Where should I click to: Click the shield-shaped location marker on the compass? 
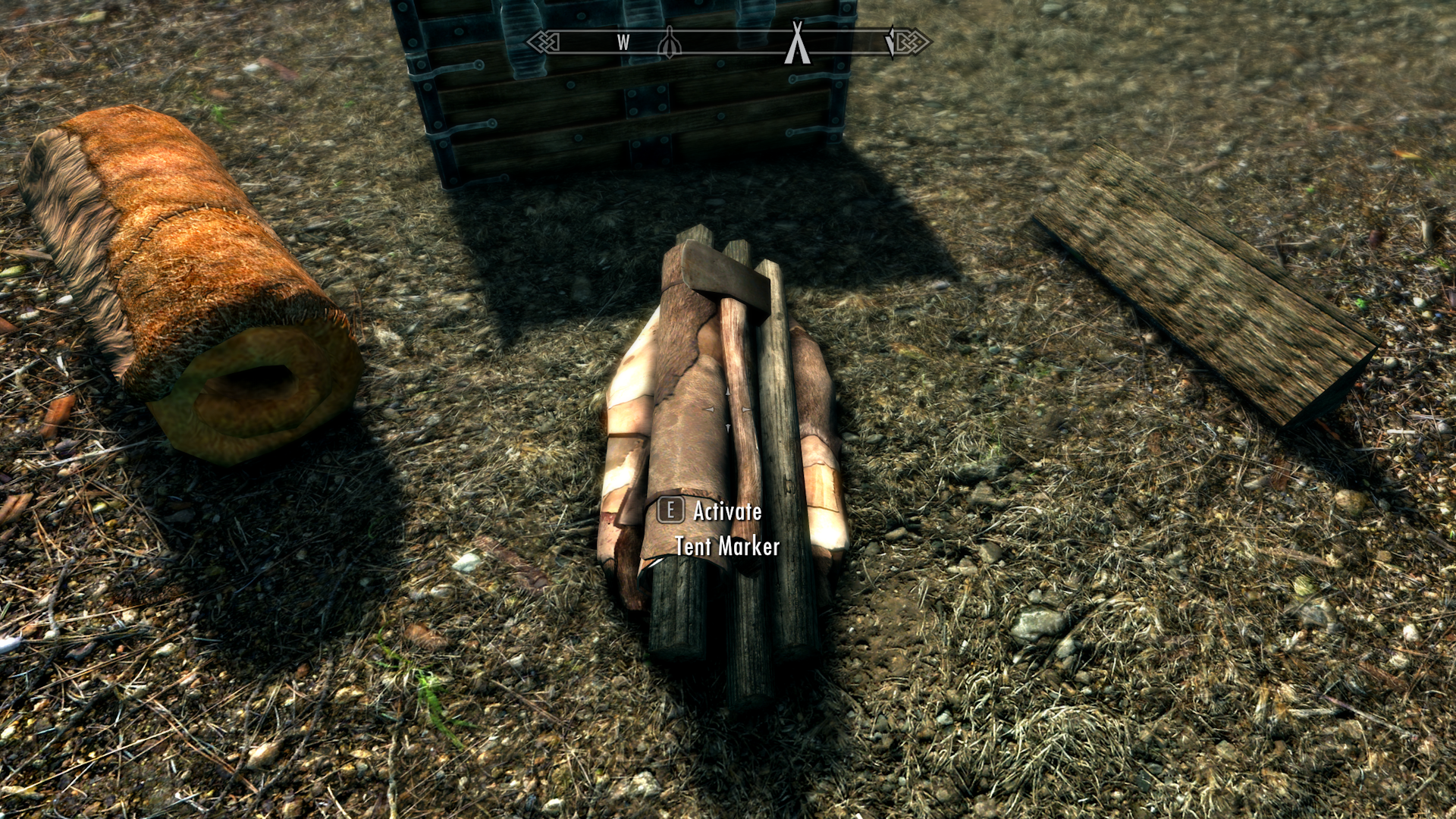coord(670,42)
